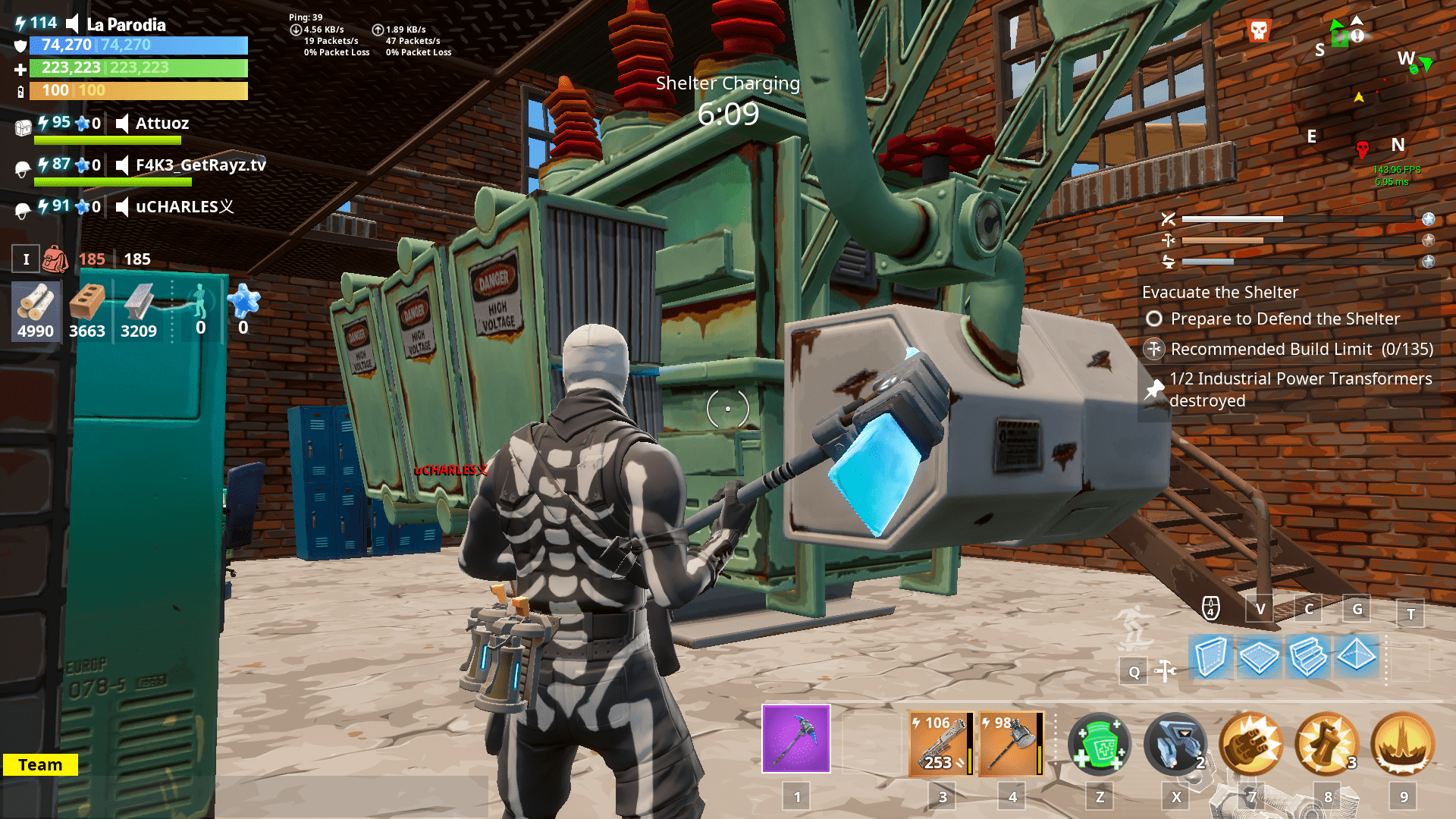Mute uCHARLES's voice chat speaker
1456x819 pixels.
pos(122,206)
